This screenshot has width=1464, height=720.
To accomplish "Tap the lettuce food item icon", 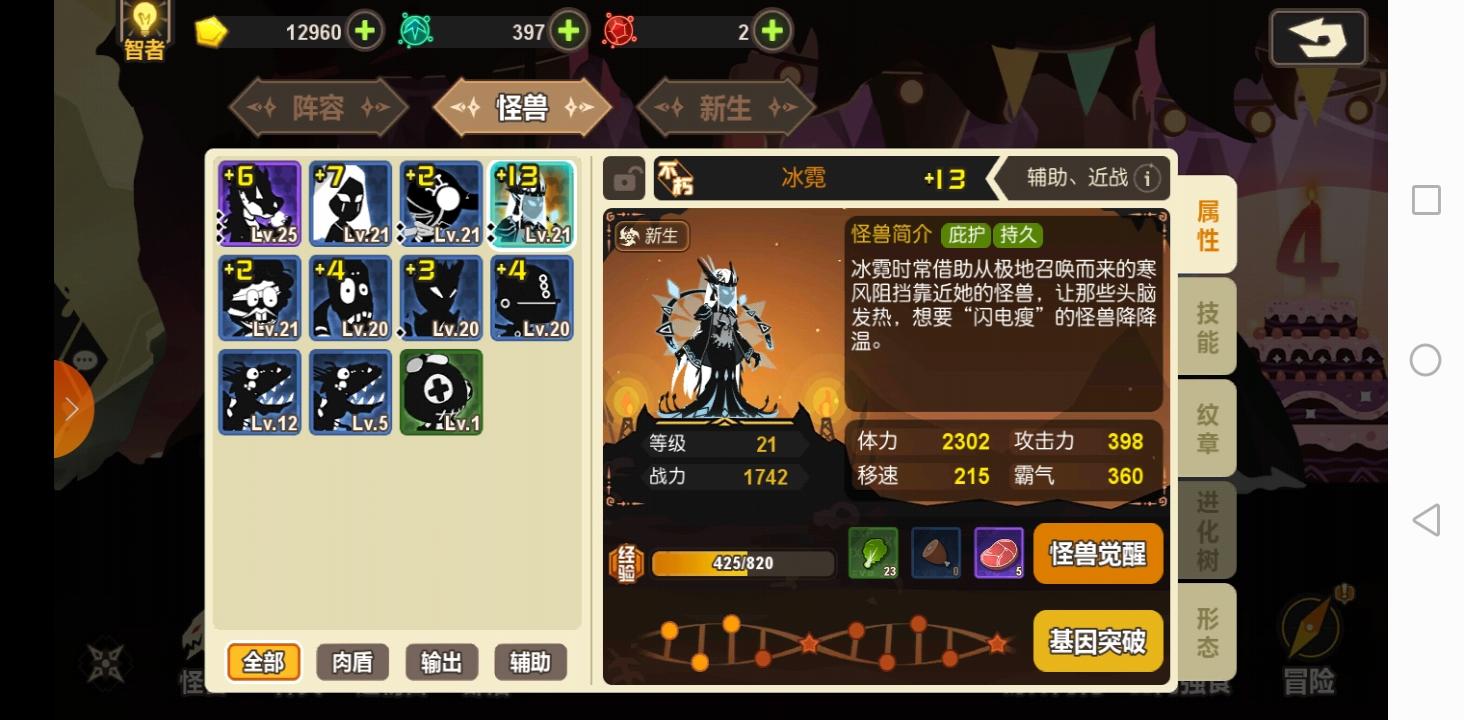I will pos(874,553).
